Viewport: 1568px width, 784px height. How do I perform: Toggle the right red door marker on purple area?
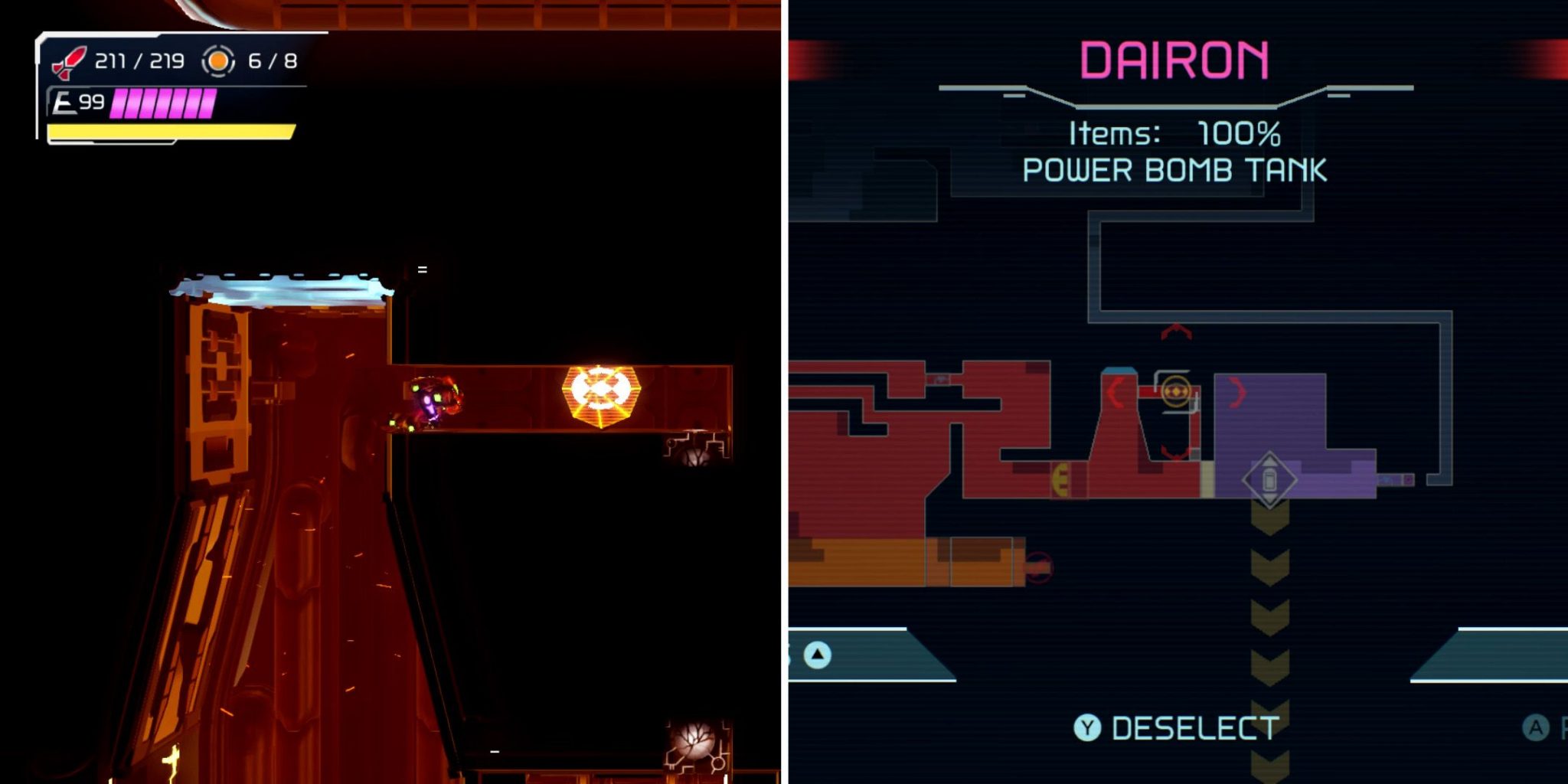[x=1237, y=393]
